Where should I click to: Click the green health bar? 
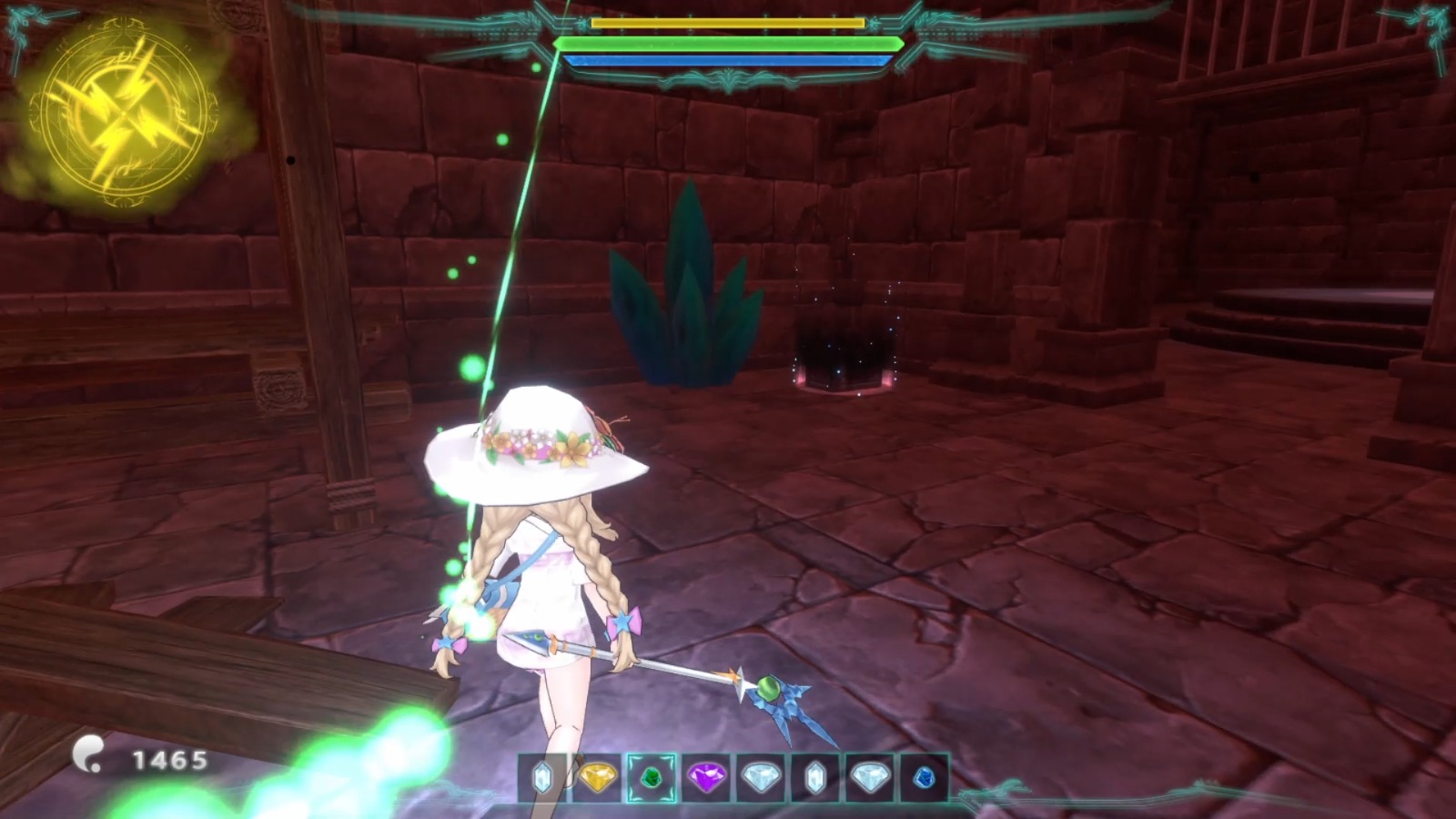(x=728, y=43)
